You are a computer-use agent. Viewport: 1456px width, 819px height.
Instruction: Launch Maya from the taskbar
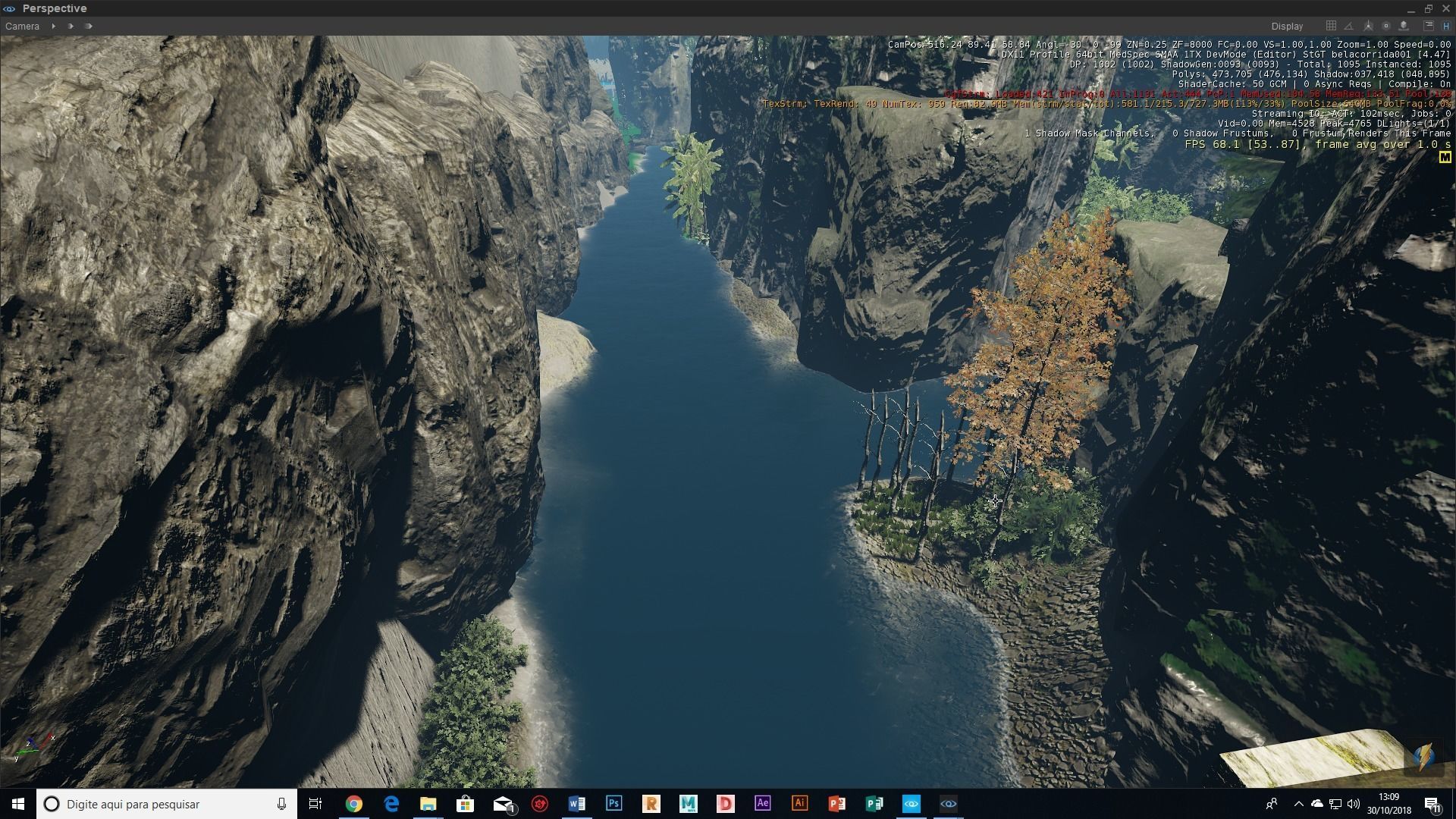[x=689, y=804]
